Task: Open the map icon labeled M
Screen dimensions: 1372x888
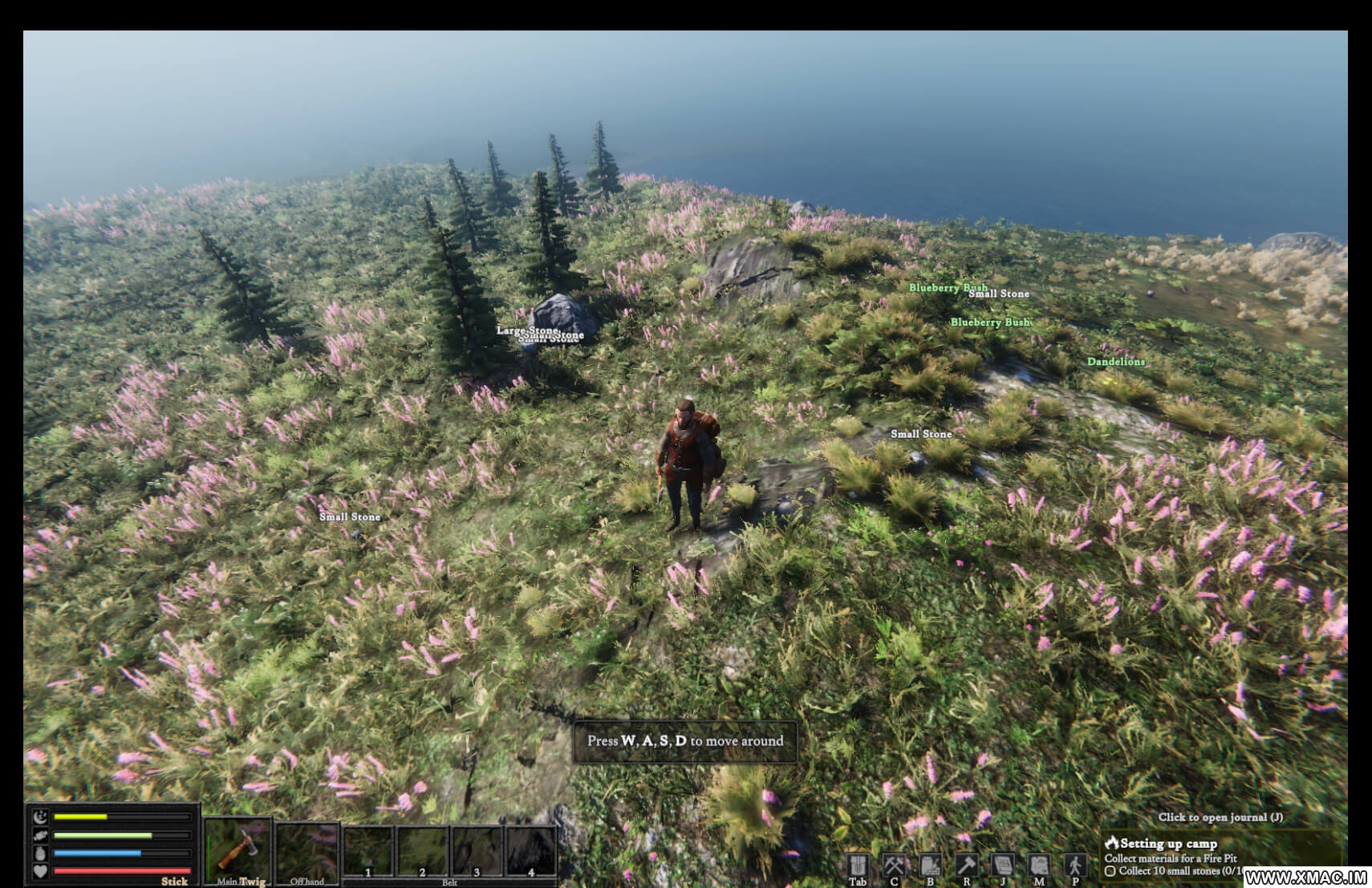Action: (x=1039, y=866)
